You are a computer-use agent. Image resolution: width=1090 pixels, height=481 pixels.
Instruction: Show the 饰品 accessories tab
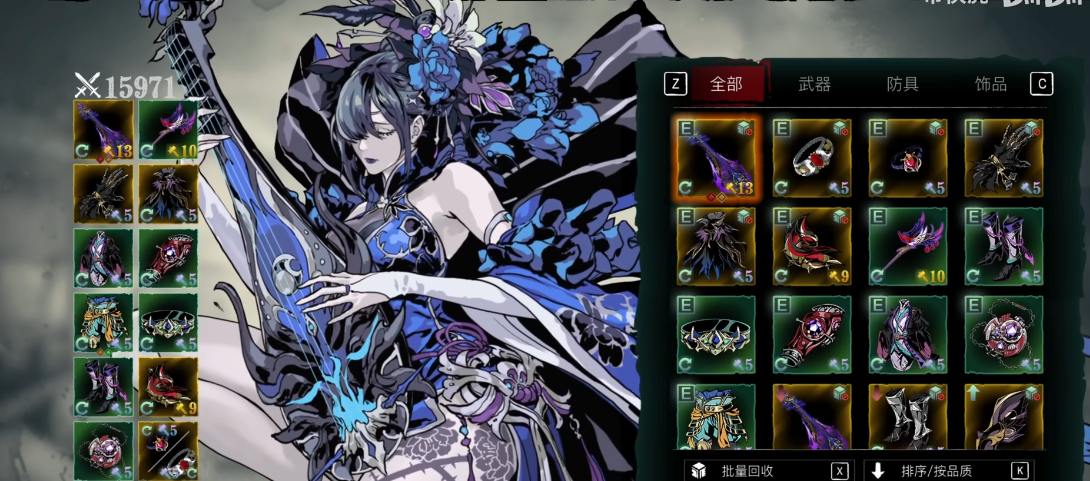[990, 84]
